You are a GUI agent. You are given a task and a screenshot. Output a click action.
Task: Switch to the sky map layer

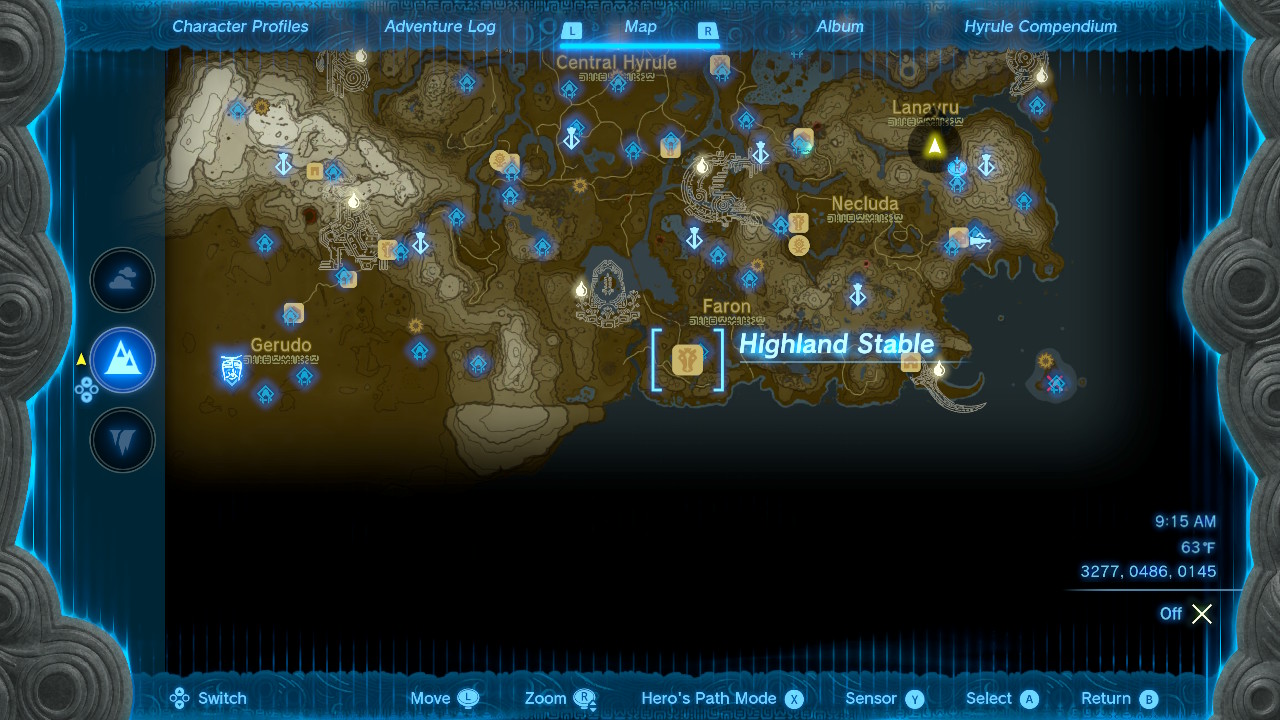pyautogui.click(x=122, y=280)
